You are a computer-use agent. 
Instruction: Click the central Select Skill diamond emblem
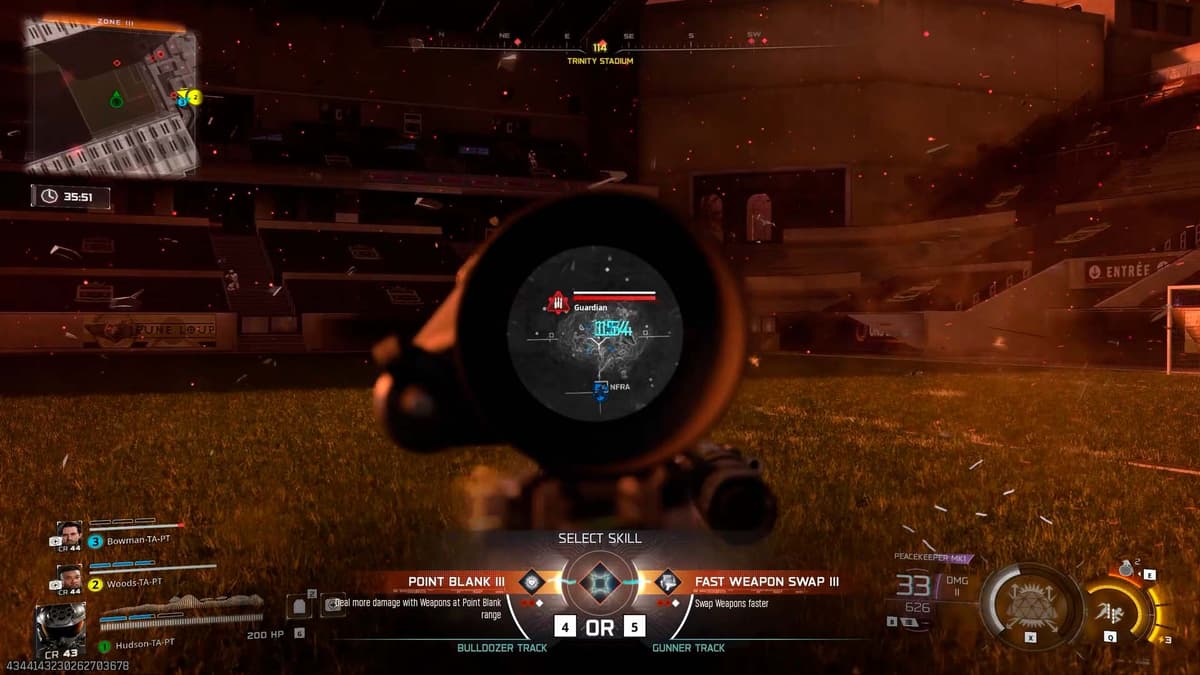click(x=600, y=583)
